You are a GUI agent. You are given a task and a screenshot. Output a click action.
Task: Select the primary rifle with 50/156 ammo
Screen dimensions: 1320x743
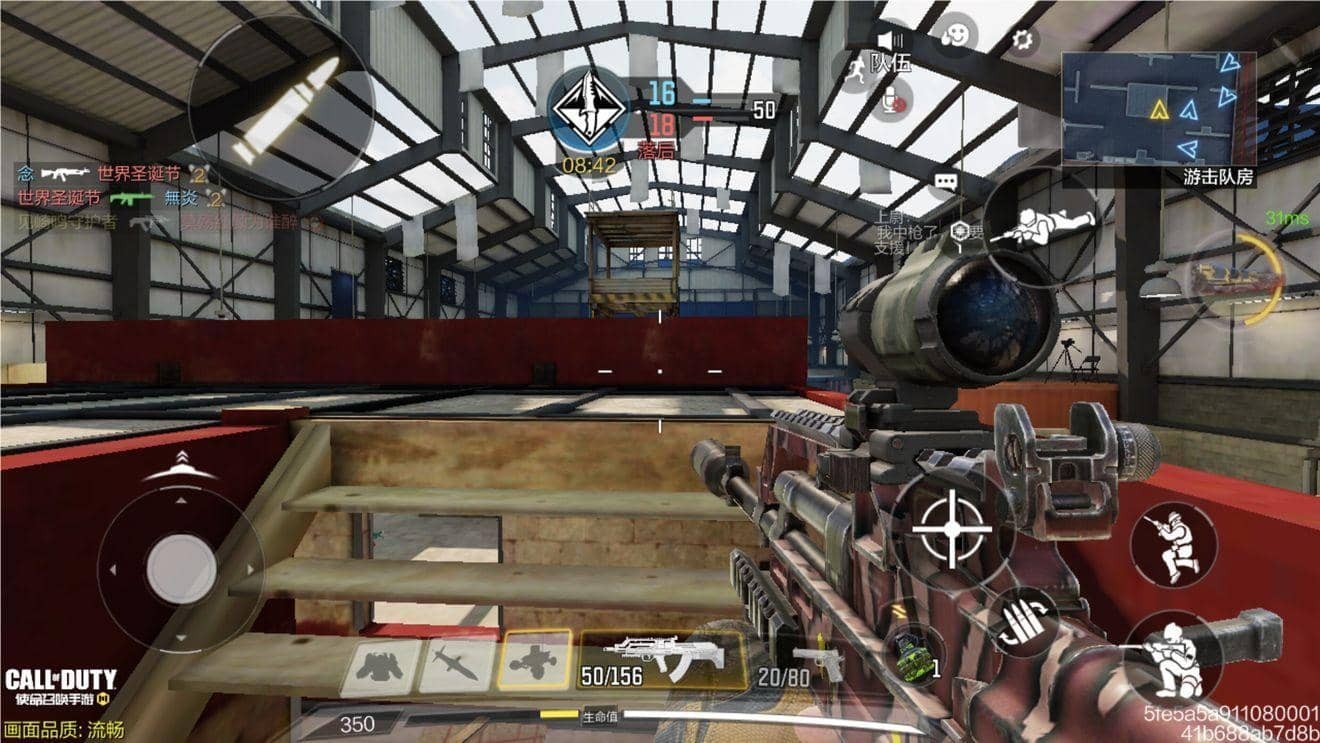661,660
